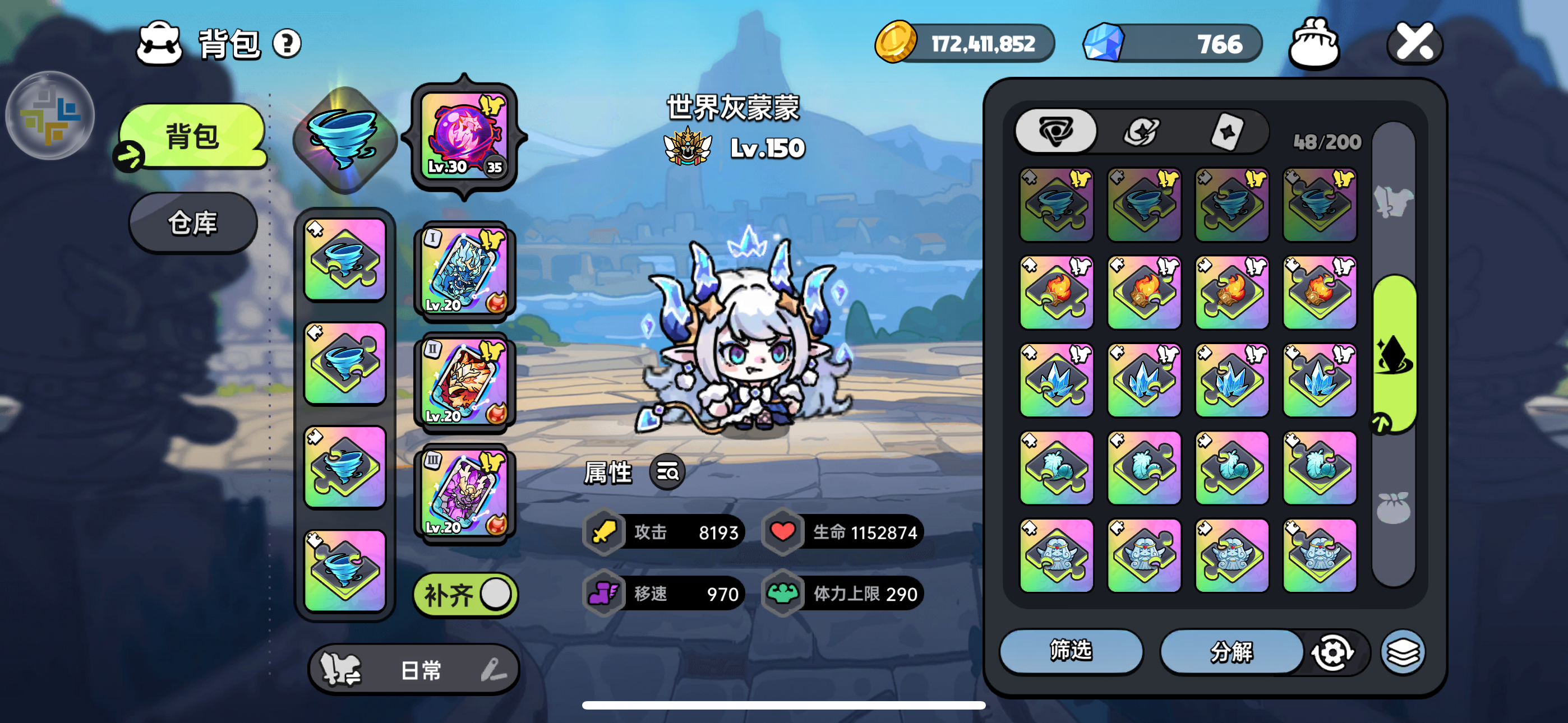Choose the card slot marked I

464,270
